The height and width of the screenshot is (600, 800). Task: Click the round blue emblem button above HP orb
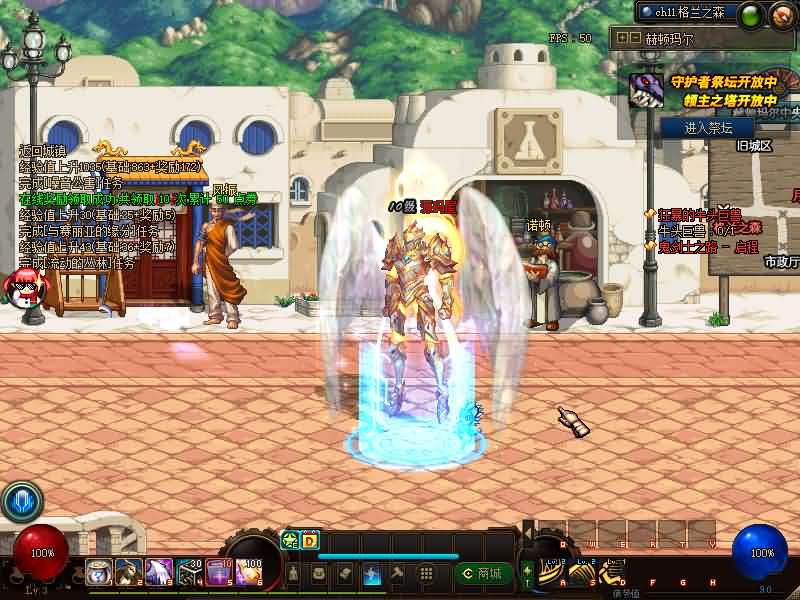point(21,501)
